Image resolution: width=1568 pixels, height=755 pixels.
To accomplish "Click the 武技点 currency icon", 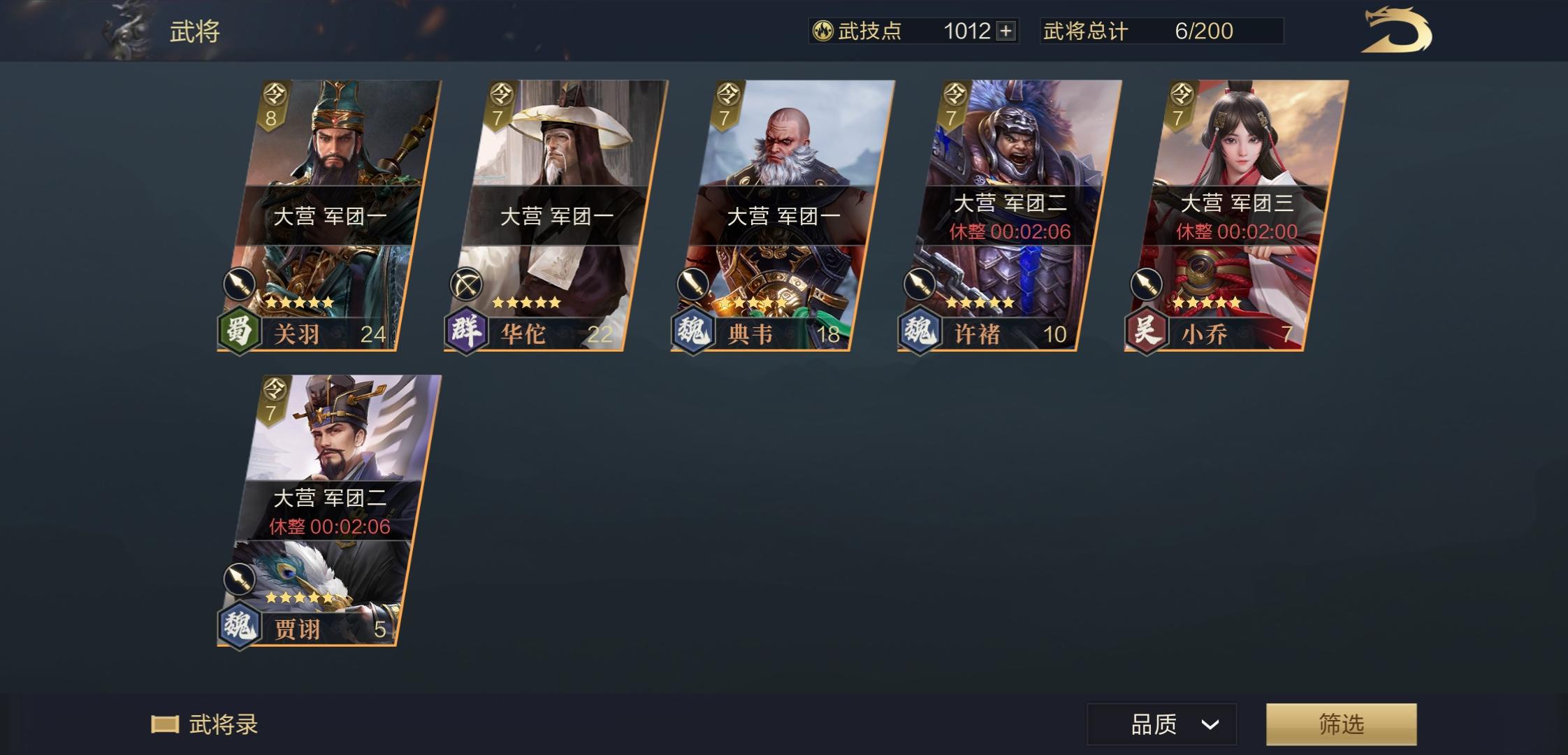I will [825, 30].
